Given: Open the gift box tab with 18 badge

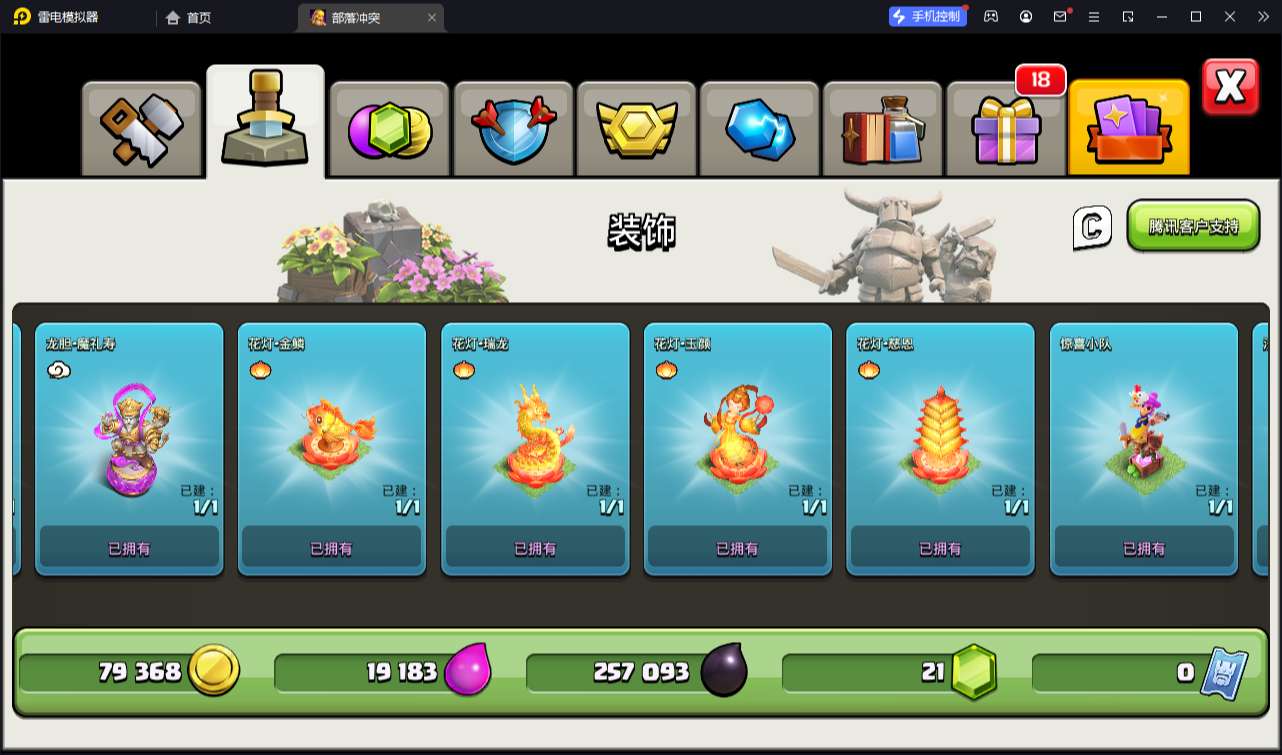Looking at the screenshot, I should click(x=1006, y=129).
